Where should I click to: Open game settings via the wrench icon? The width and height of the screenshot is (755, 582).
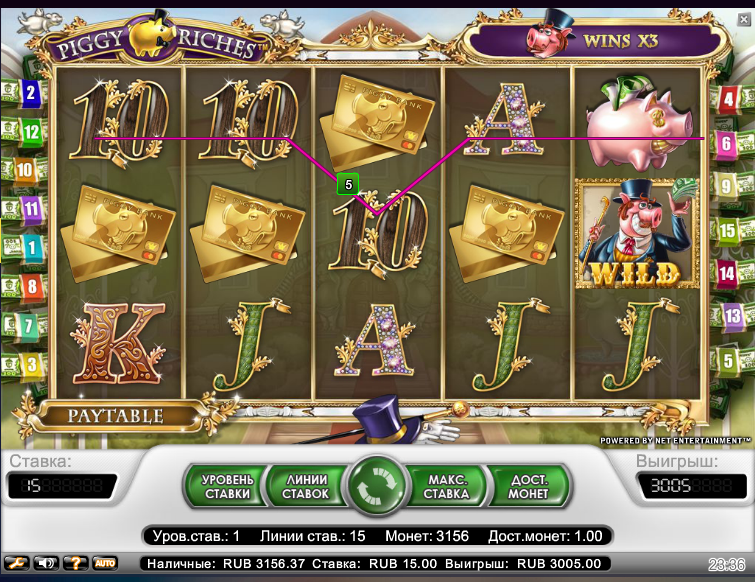coord(17,563)
